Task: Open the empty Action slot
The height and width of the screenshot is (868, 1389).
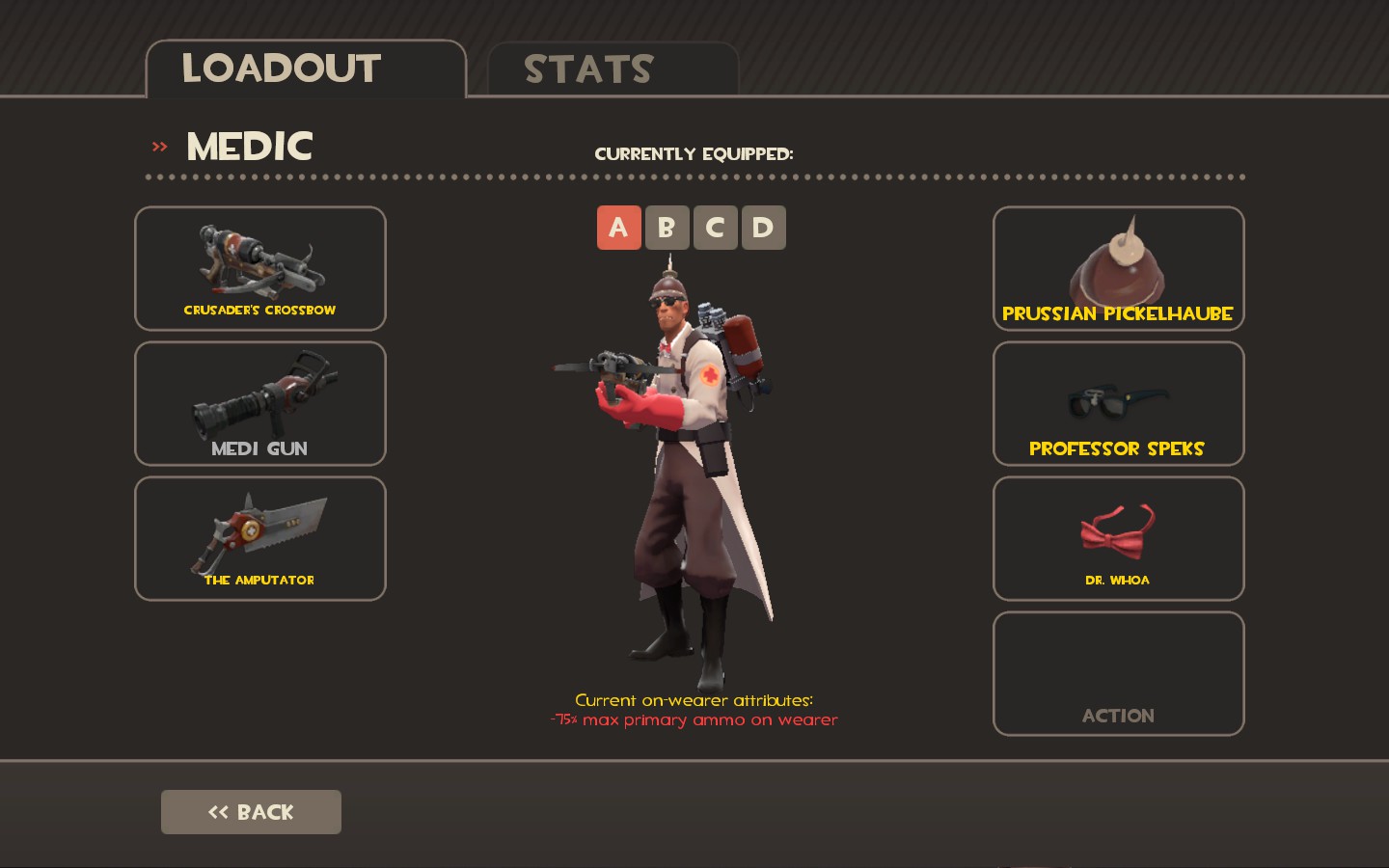Action: [x=1118, y=673]
